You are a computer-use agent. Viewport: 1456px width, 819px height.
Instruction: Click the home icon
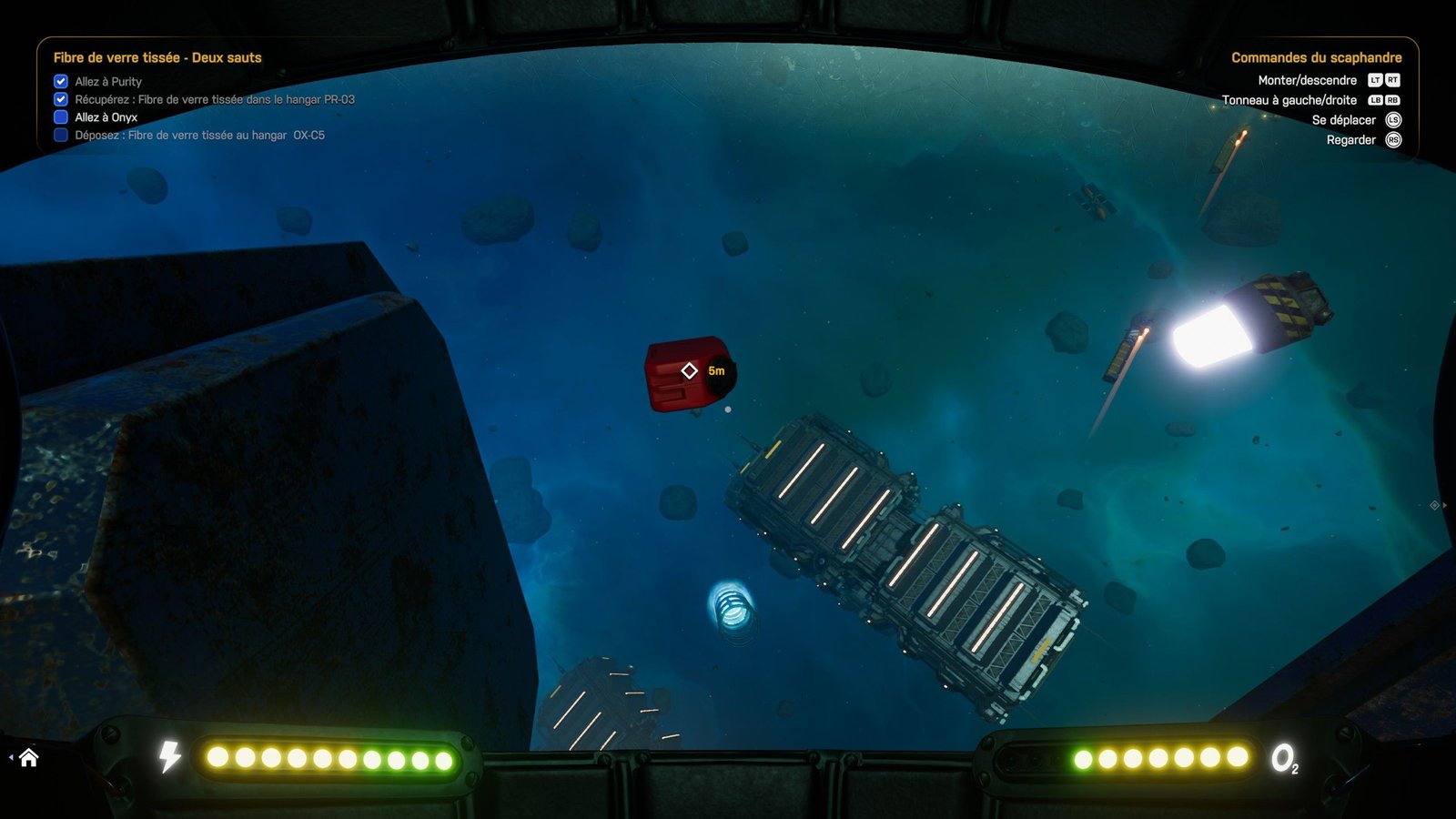28,757
